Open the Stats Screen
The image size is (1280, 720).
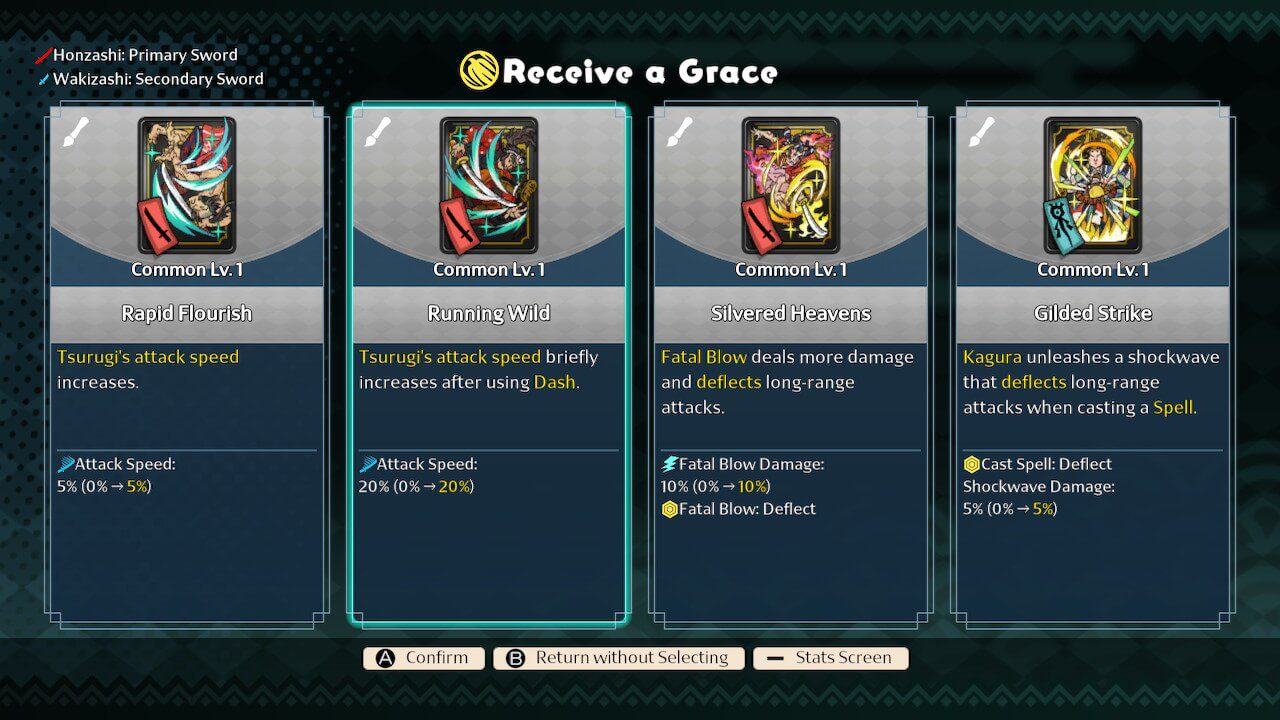coord(830,658)
